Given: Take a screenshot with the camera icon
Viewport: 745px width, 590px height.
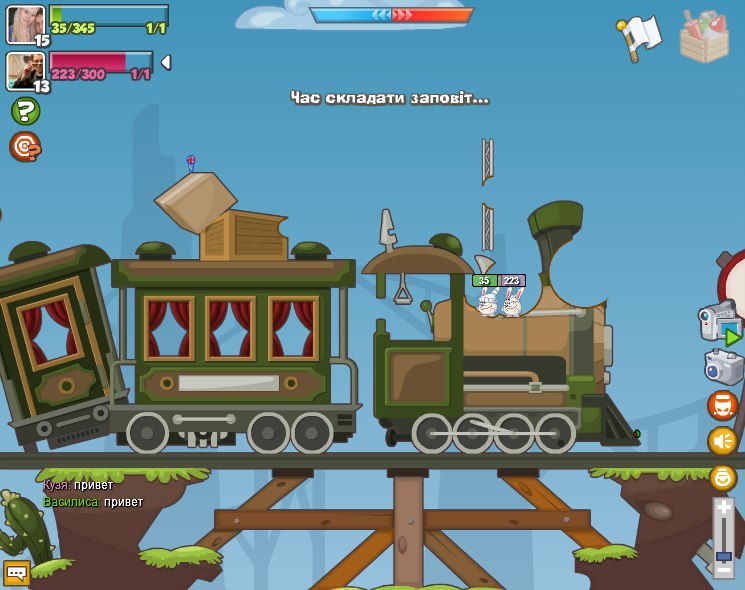Looking at the screenshot, I should pos(722,366).
